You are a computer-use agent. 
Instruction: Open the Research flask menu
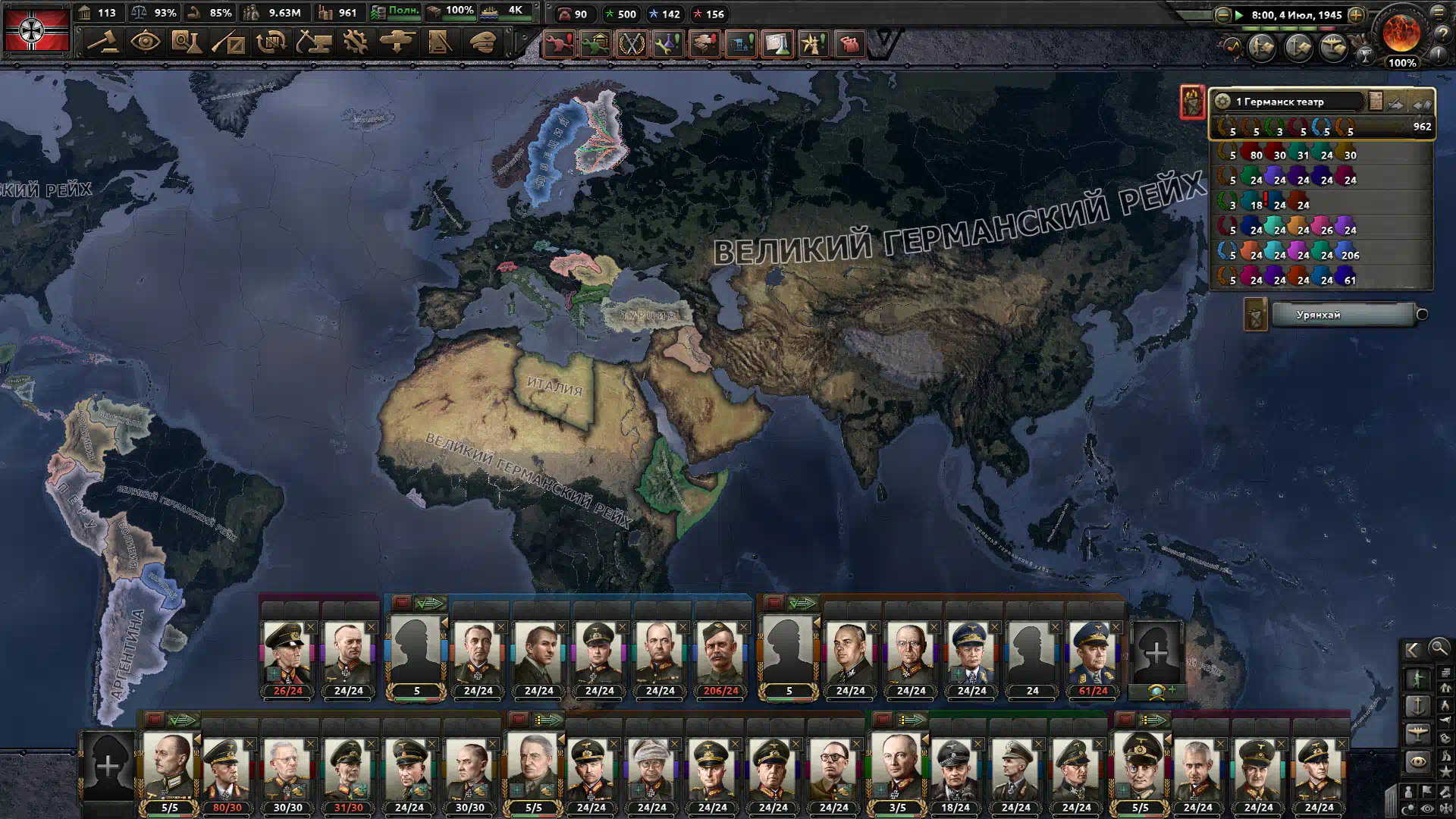pos(186,42)
